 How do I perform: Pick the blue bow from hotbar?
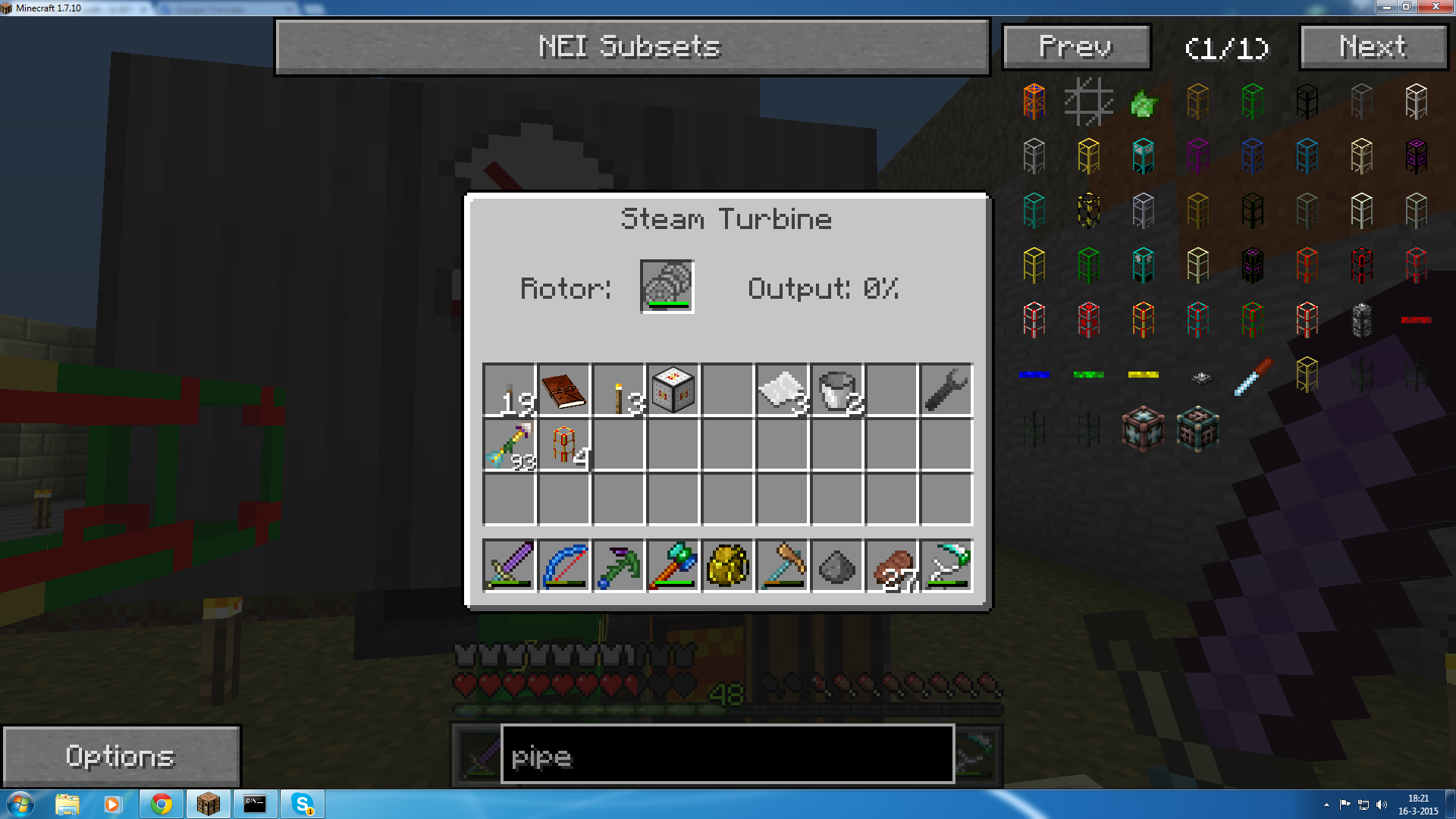(563, 565)
